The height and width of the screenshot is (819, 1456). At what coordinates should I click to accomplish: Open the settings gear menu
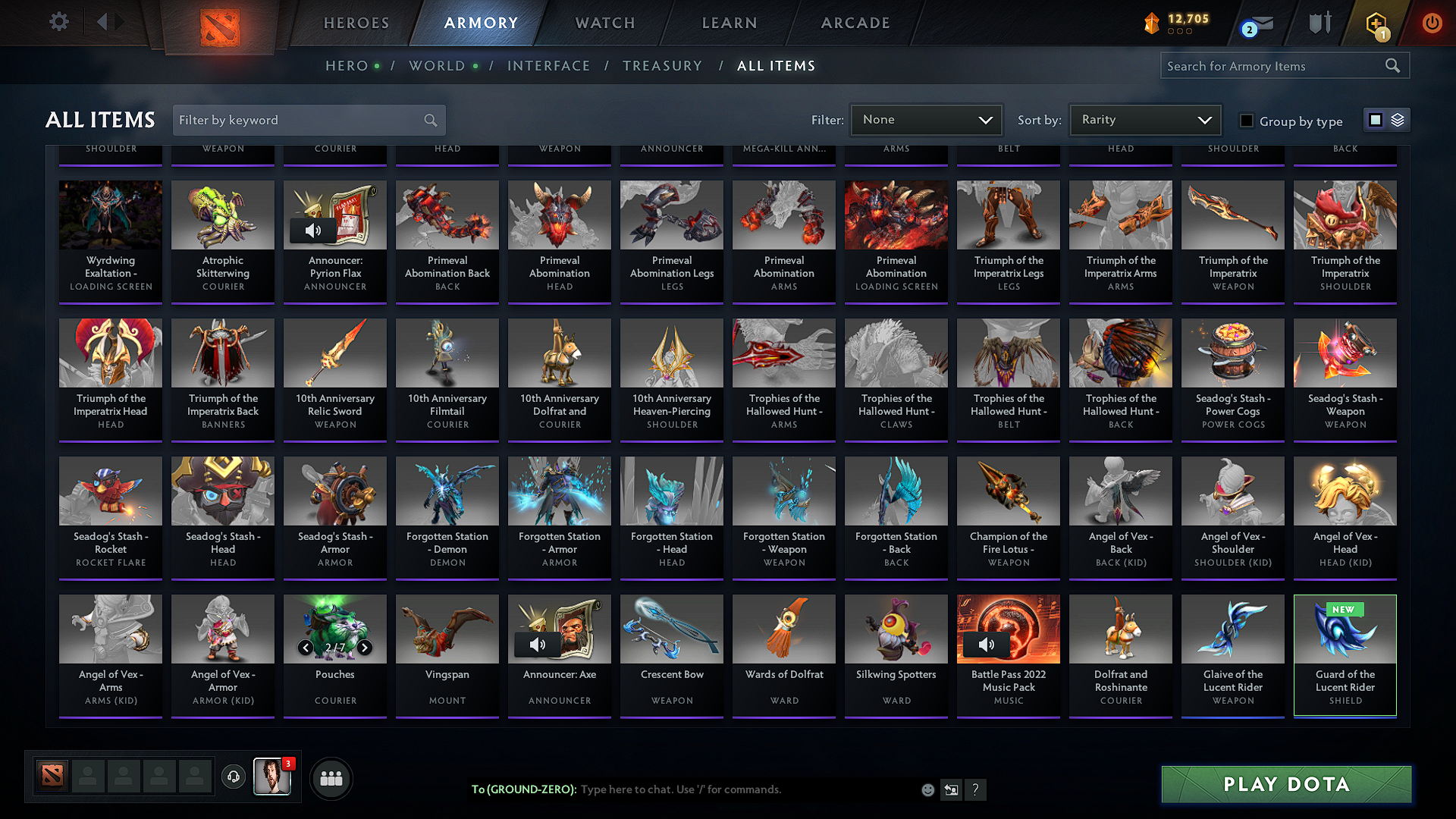coord(58,22)
